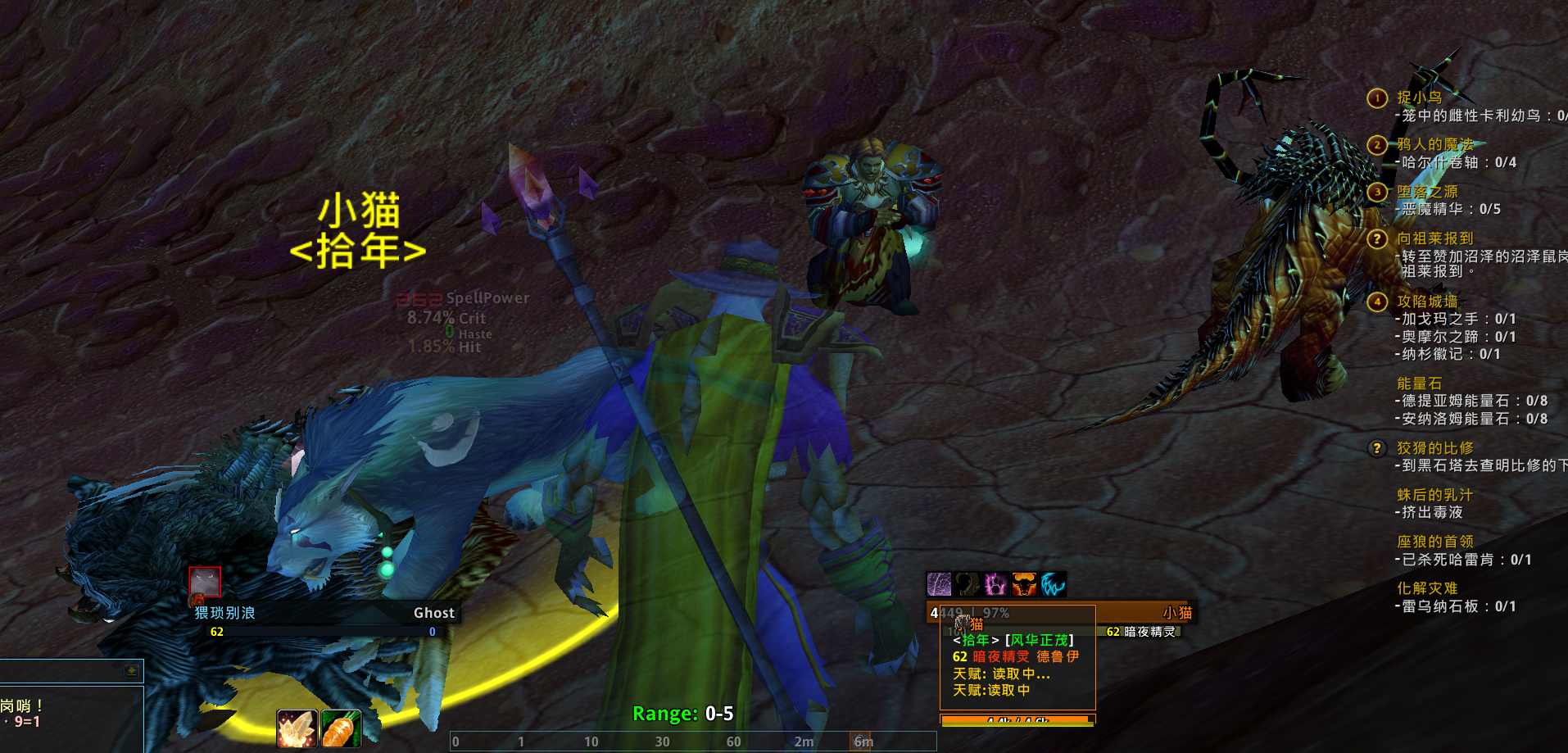Click the orange bull head buff icon
Viewport: 1568px width, 753px height.
[x=1024, y=584]
